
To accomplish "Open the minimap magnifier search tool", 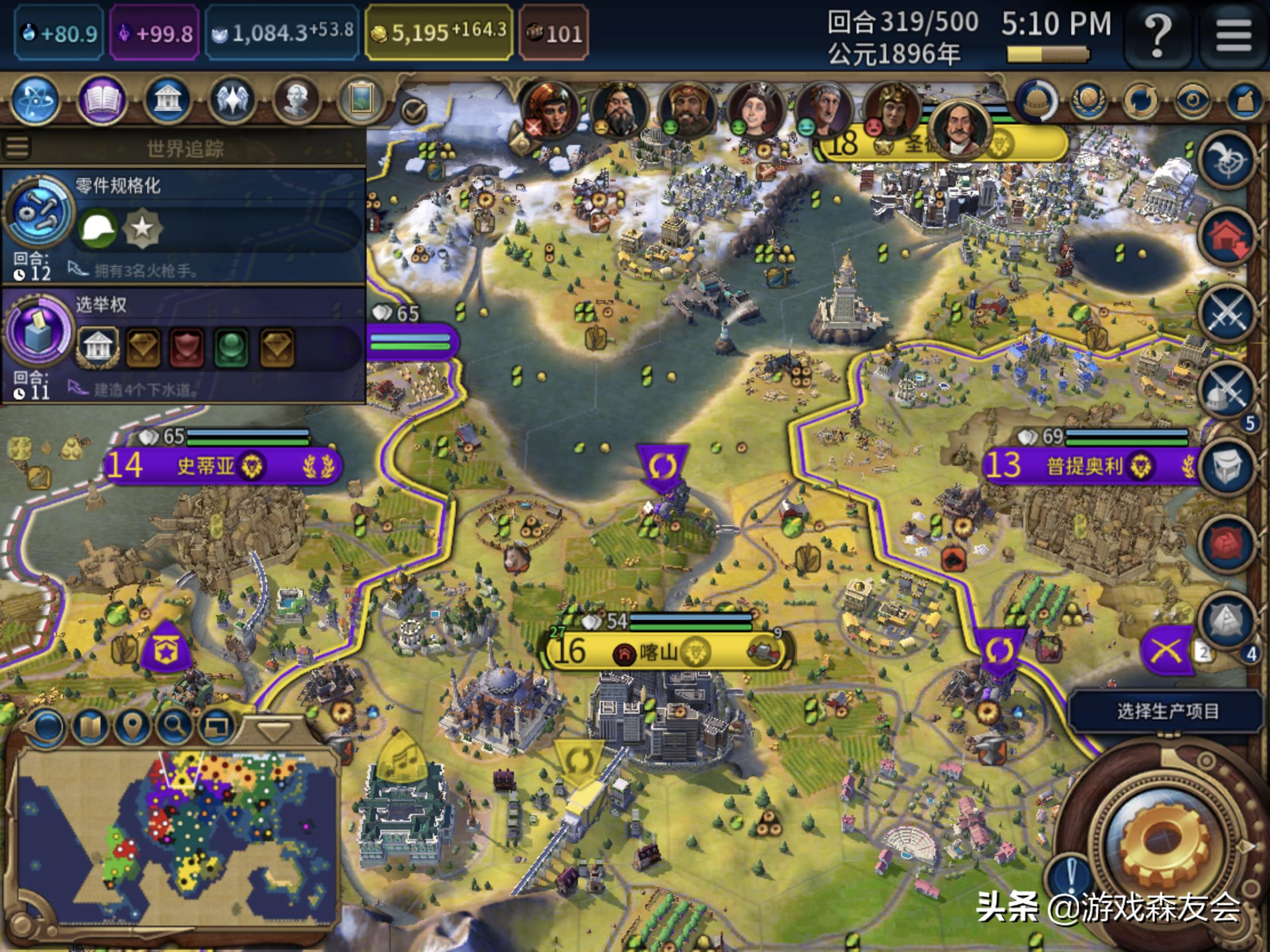I will click(175, 727).
